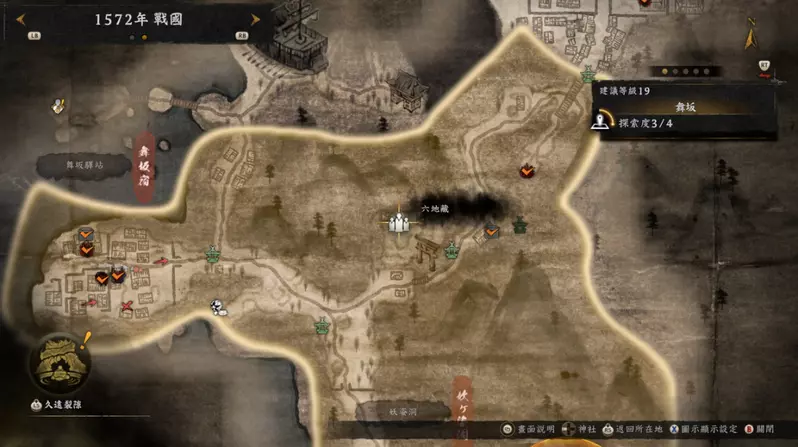798x447 pixels.
Task: Click the north compass arrow icon
Action: [750, 38]
